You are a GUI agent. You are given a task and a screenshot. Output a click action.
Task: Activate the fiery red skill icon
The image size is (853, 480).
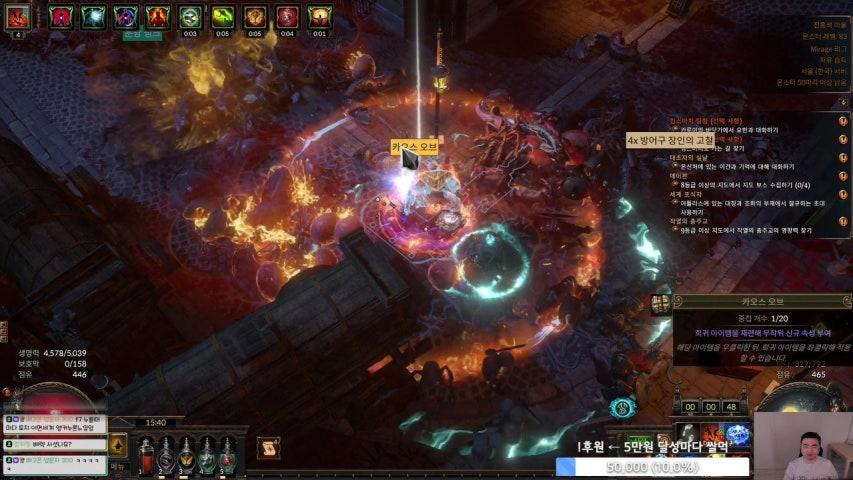712,434
